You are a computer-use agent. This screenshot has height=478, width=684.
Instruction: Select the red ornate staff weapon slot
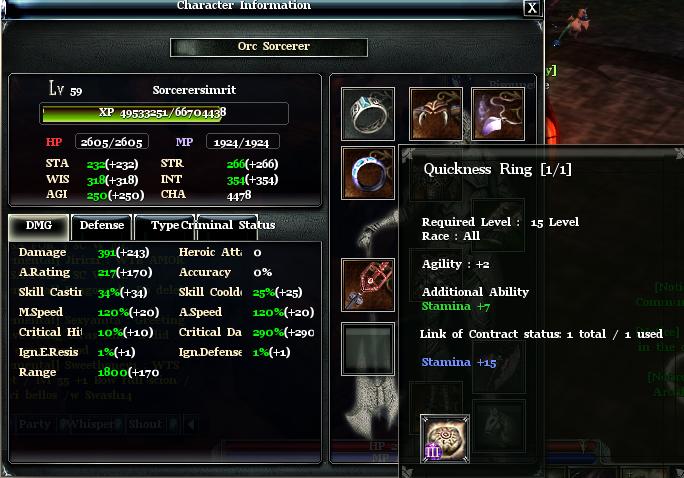coord(368,285)
